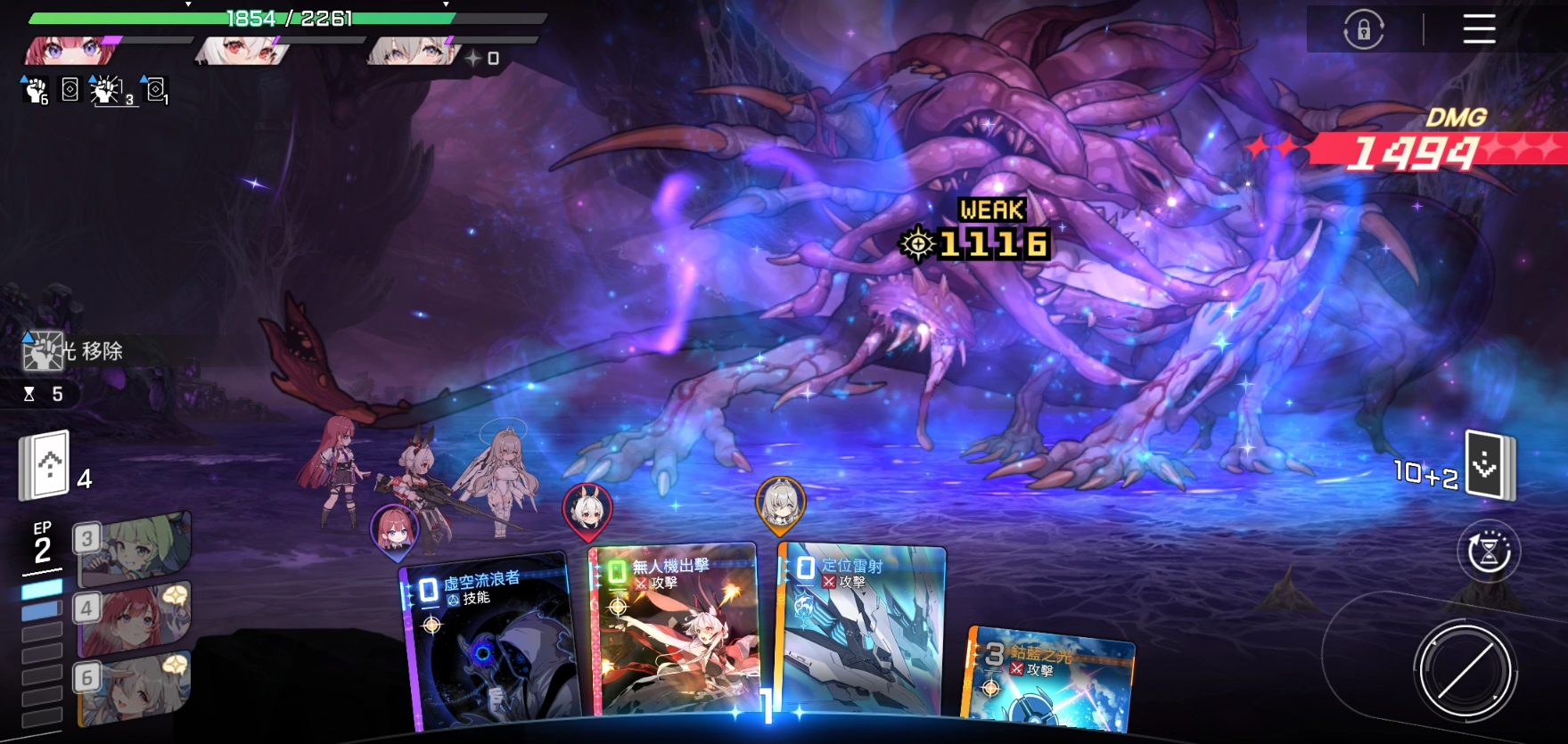1568x744 pixels.
Task: Tap the hourglass history button
Action: click(x=1489, y=552)
